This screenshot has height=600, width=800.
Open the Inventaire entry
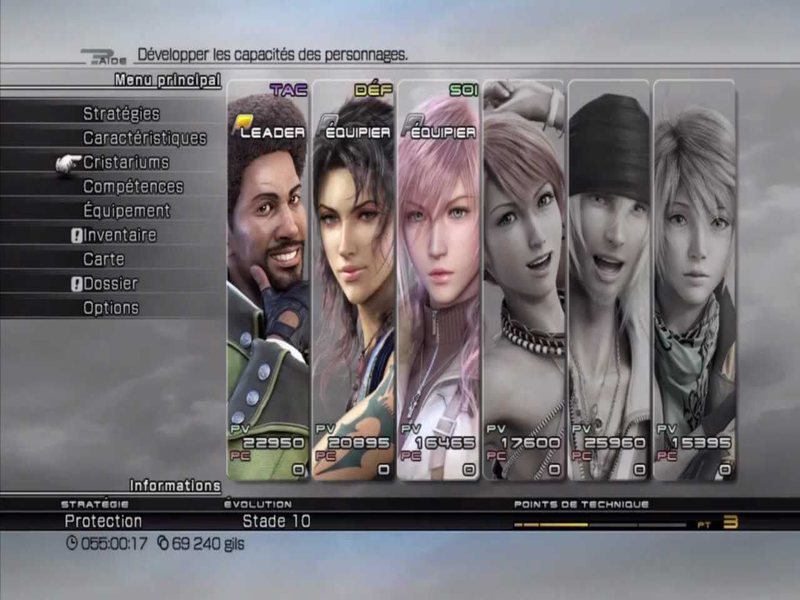pos(120,235)
